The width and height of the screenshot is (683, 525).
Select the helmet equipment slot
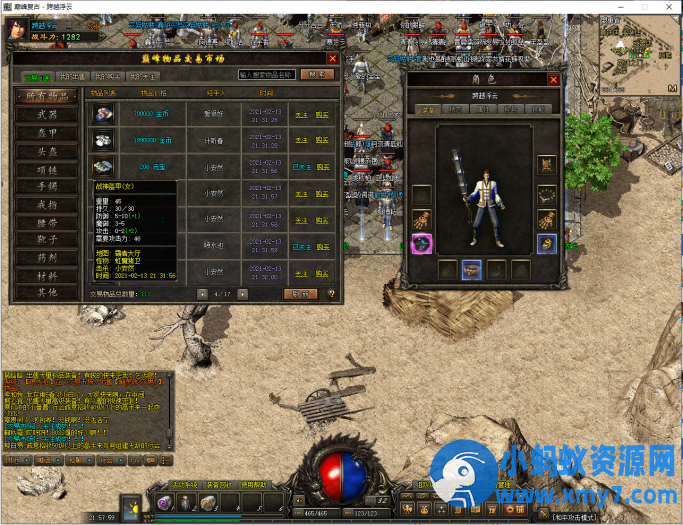coord(546,164)
